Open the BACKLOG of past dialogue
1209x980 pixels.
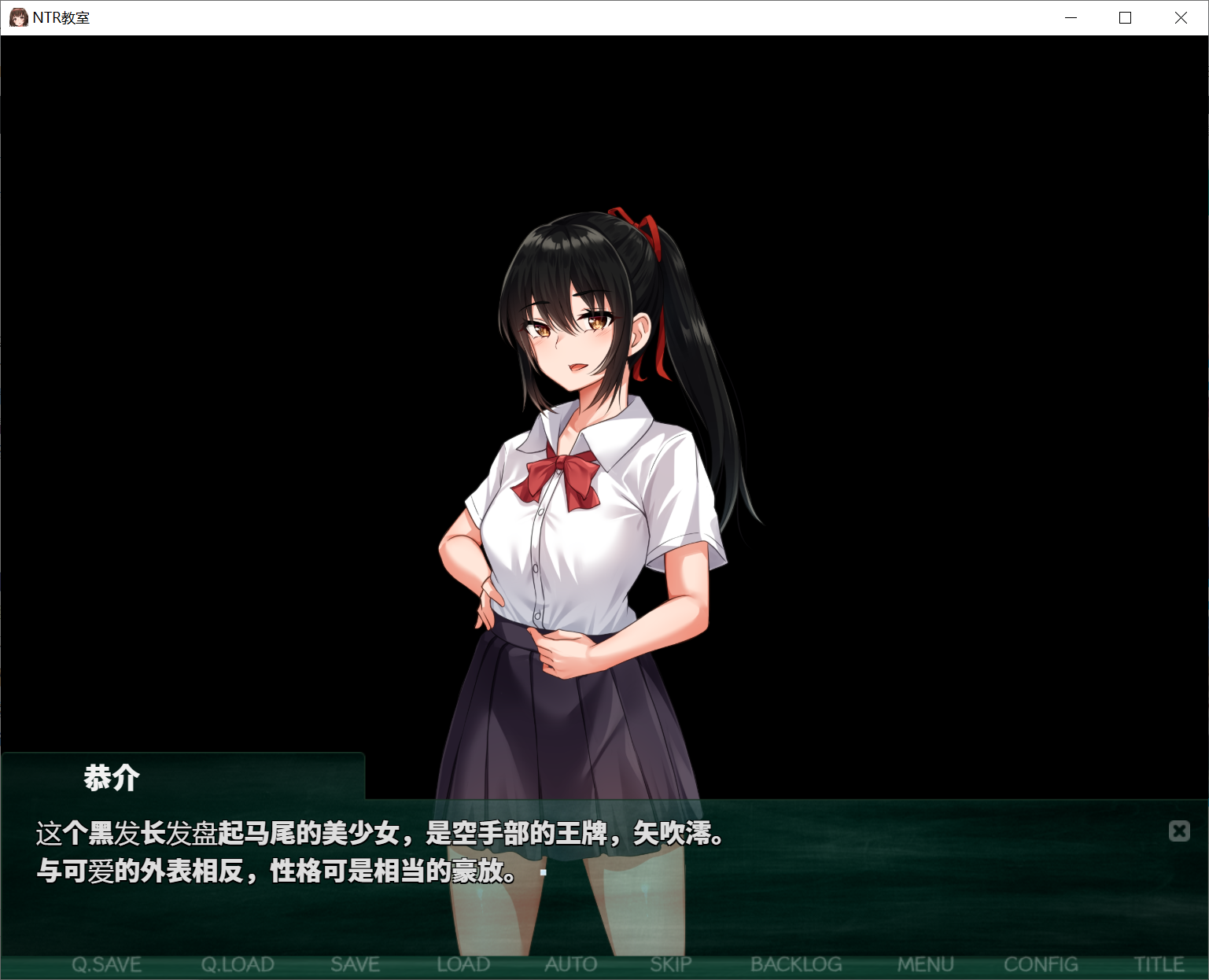click(x=797, y=964)
